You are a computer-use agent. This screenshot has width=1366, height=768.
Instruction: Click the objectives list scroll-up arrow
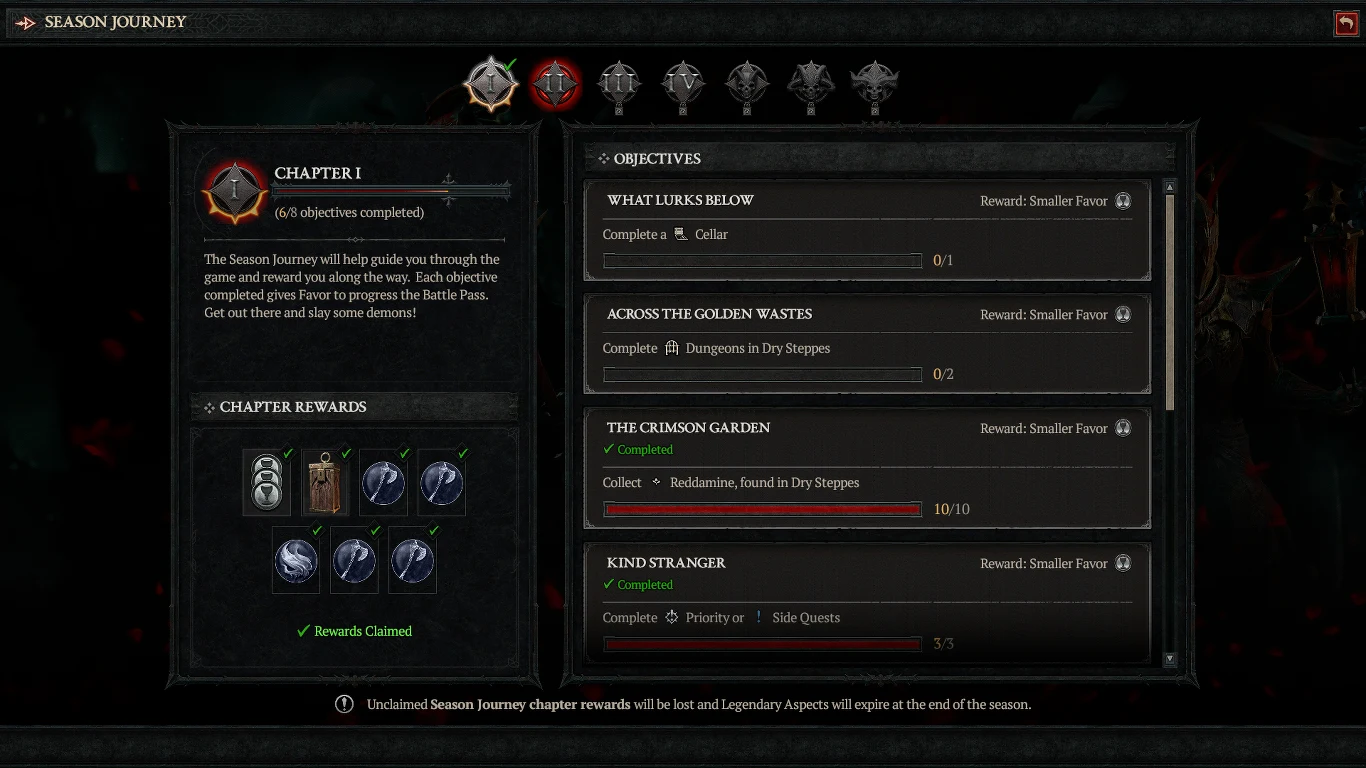(1171, 187)
